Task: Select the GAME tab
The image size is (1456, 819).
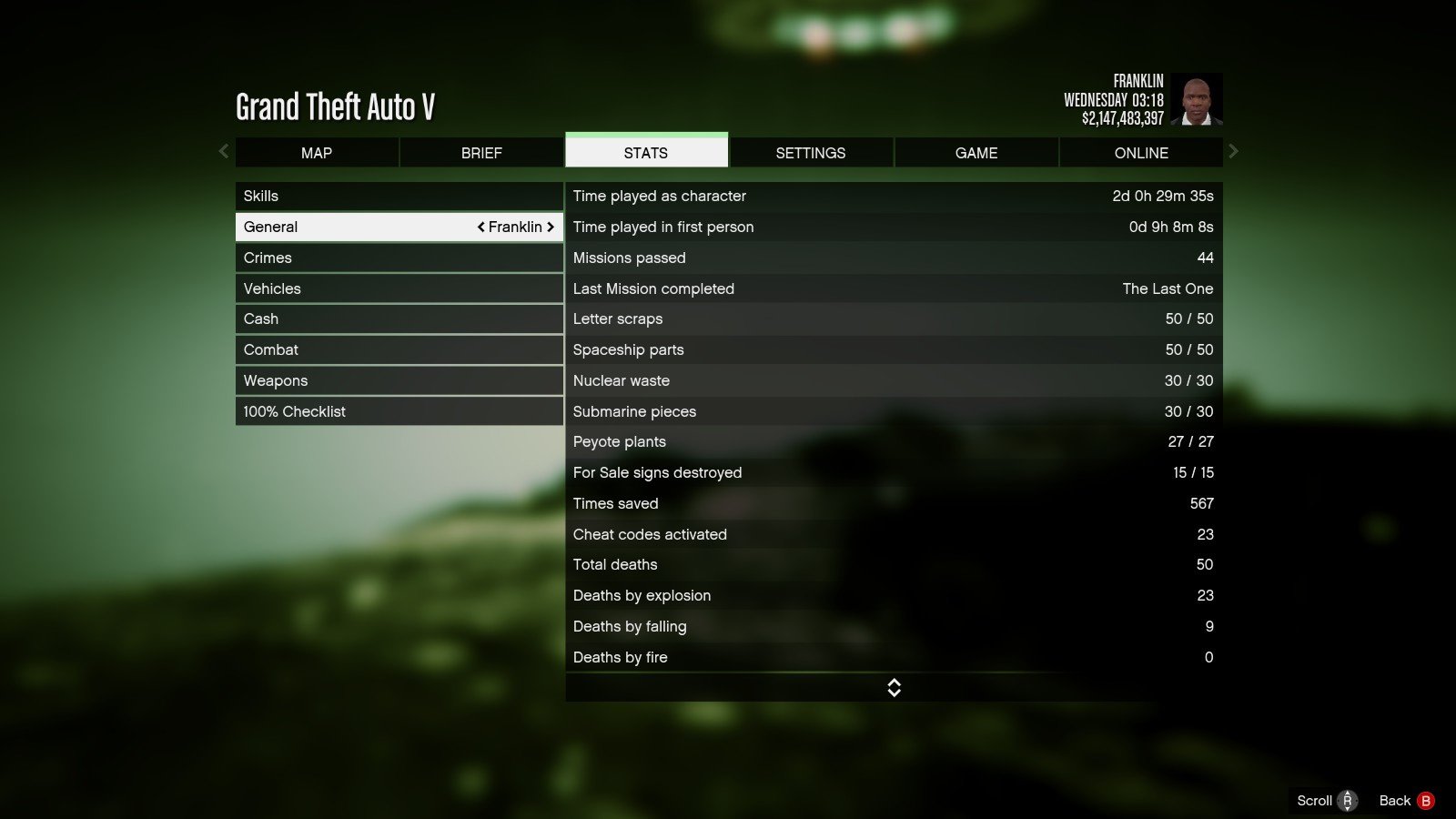Action: [976, 152]
